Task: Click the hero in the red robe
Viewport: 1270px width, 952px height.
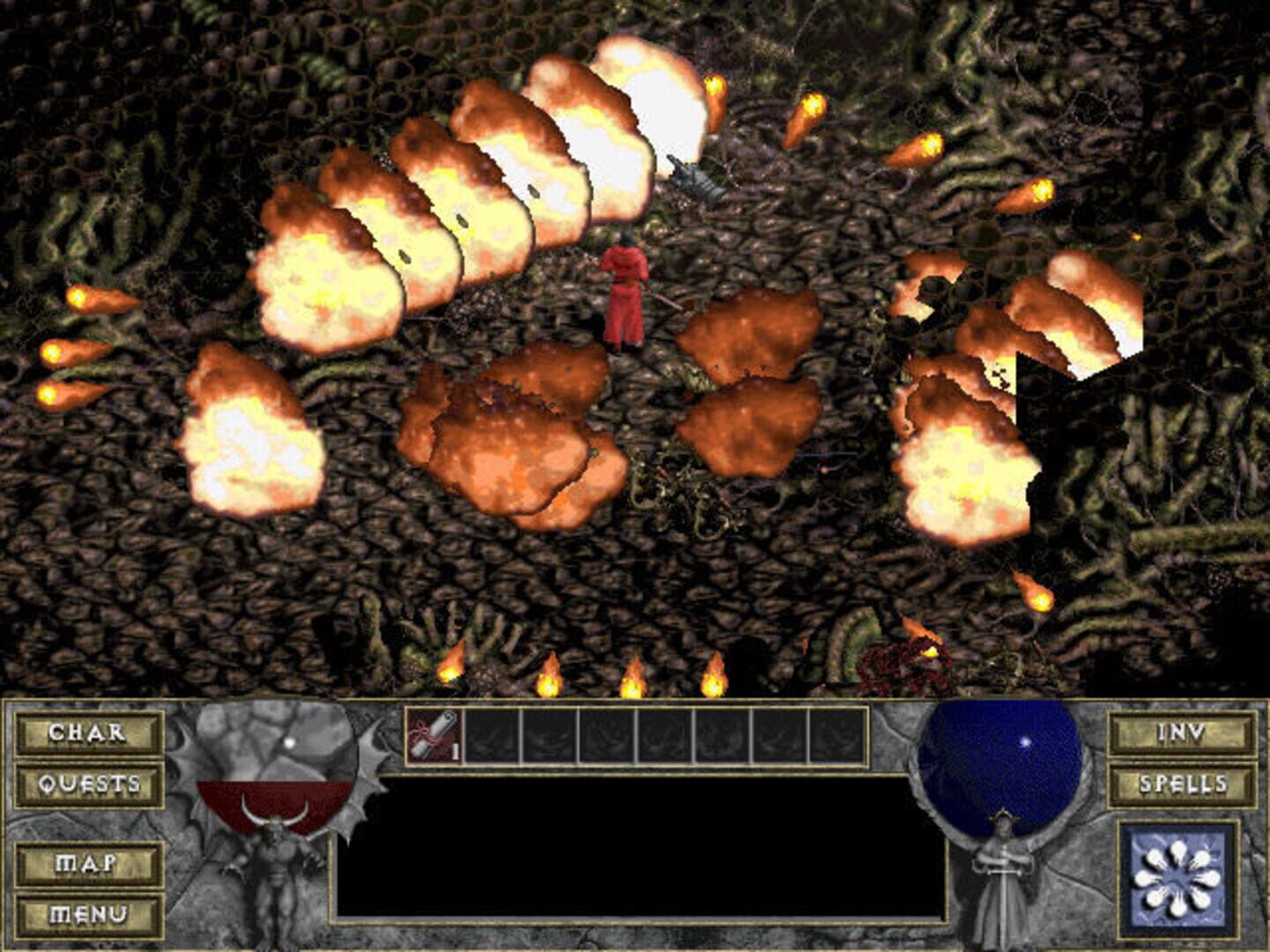Action: coord(624,291)
